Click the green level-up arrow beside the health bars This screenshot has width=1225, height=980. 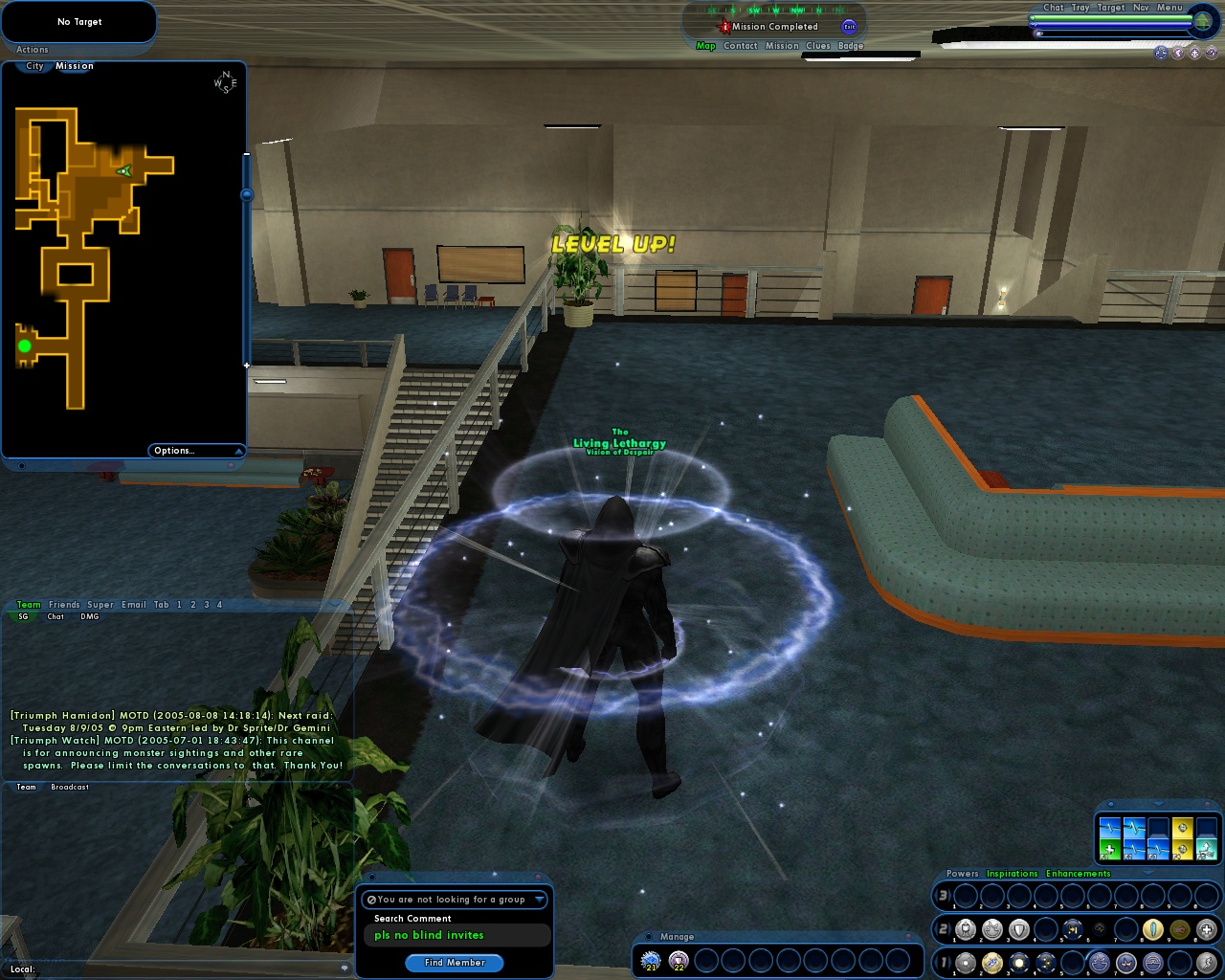tap(1201, 21)
